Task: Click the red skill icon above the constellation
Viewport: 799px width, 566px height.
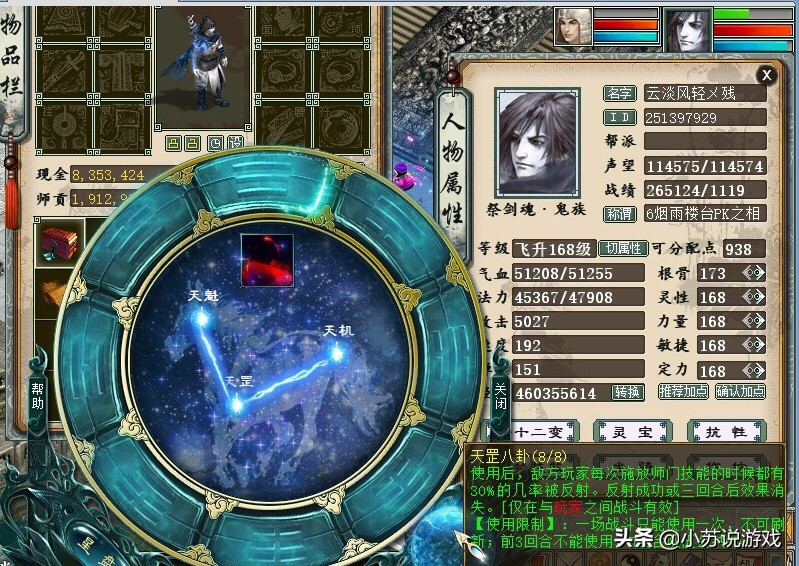Action: tap(266, 260)
